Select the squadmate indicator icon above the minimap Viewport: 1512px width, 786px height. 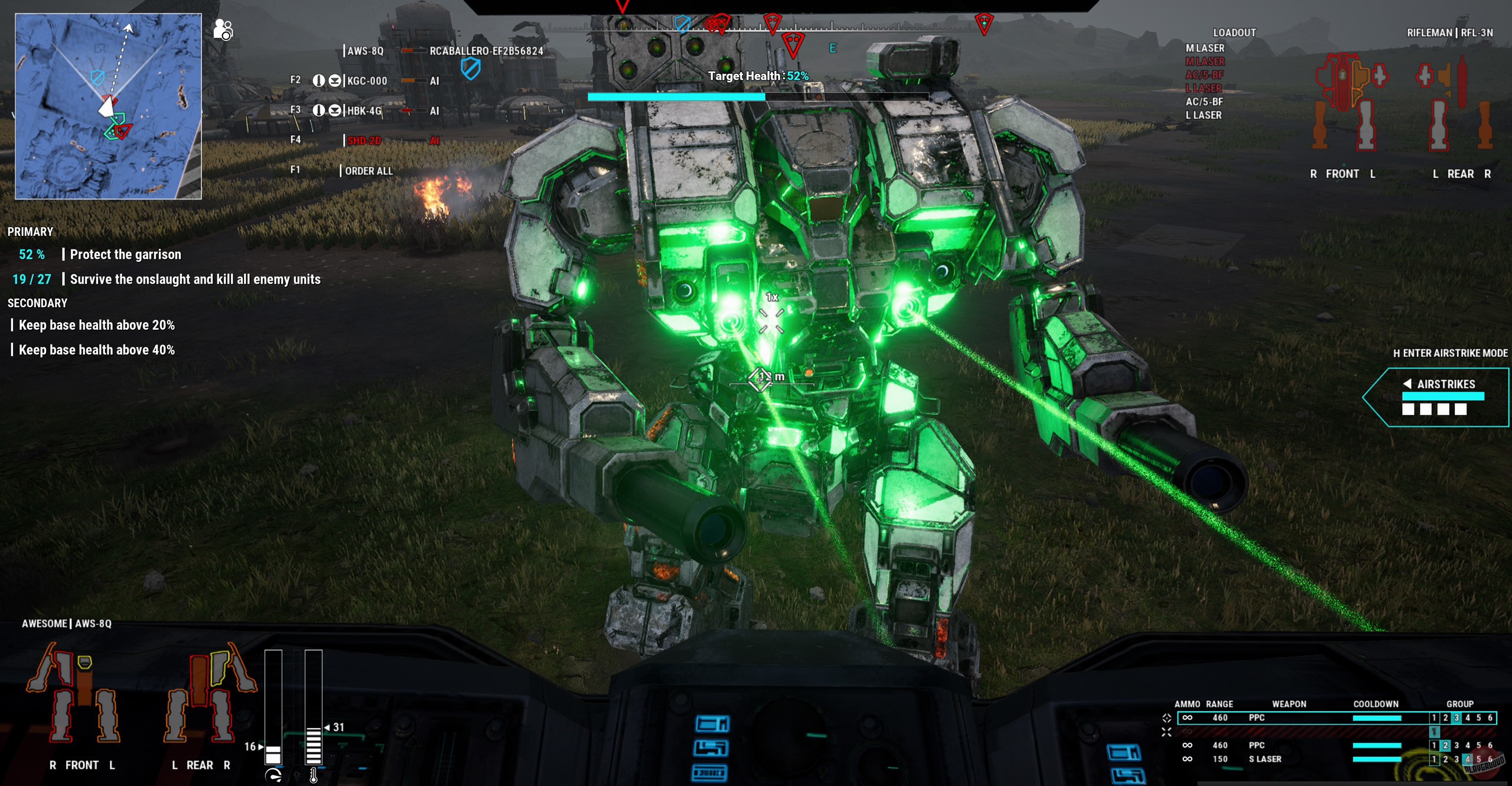pos(223,30)
